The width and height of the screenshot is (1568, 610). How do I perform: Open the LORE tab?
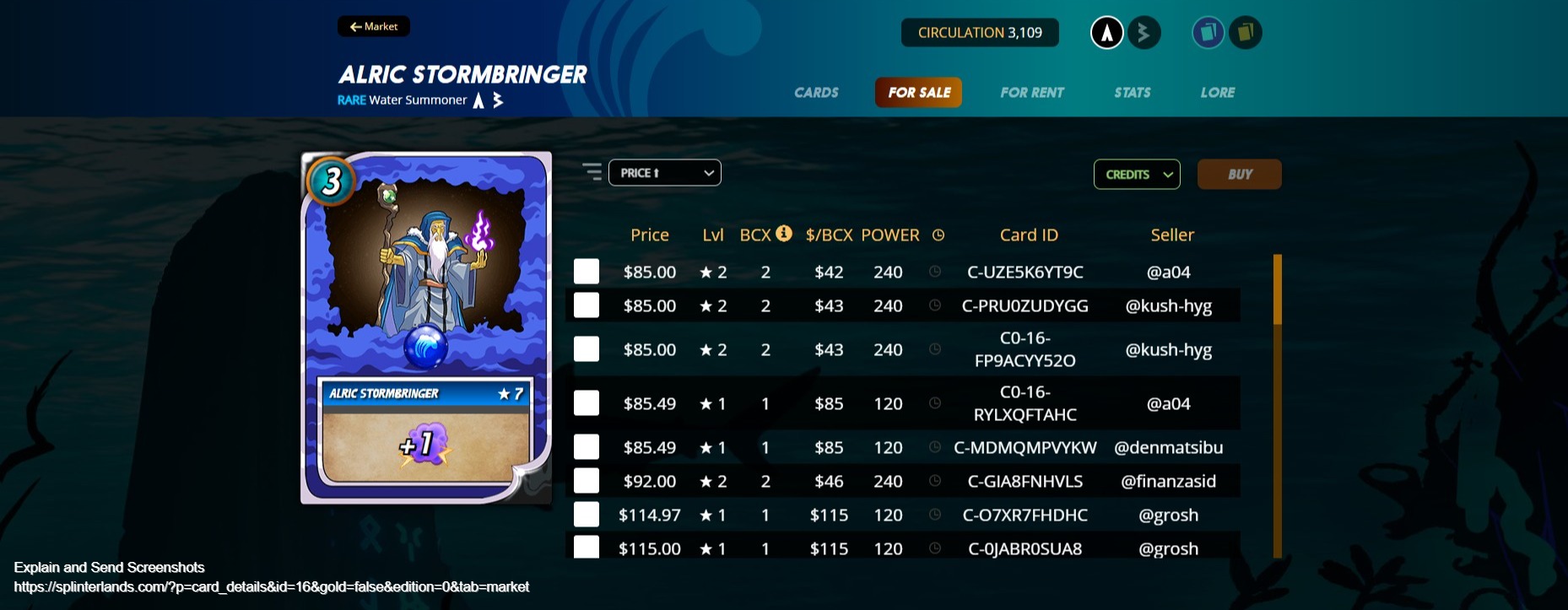tap(1217, 93)
